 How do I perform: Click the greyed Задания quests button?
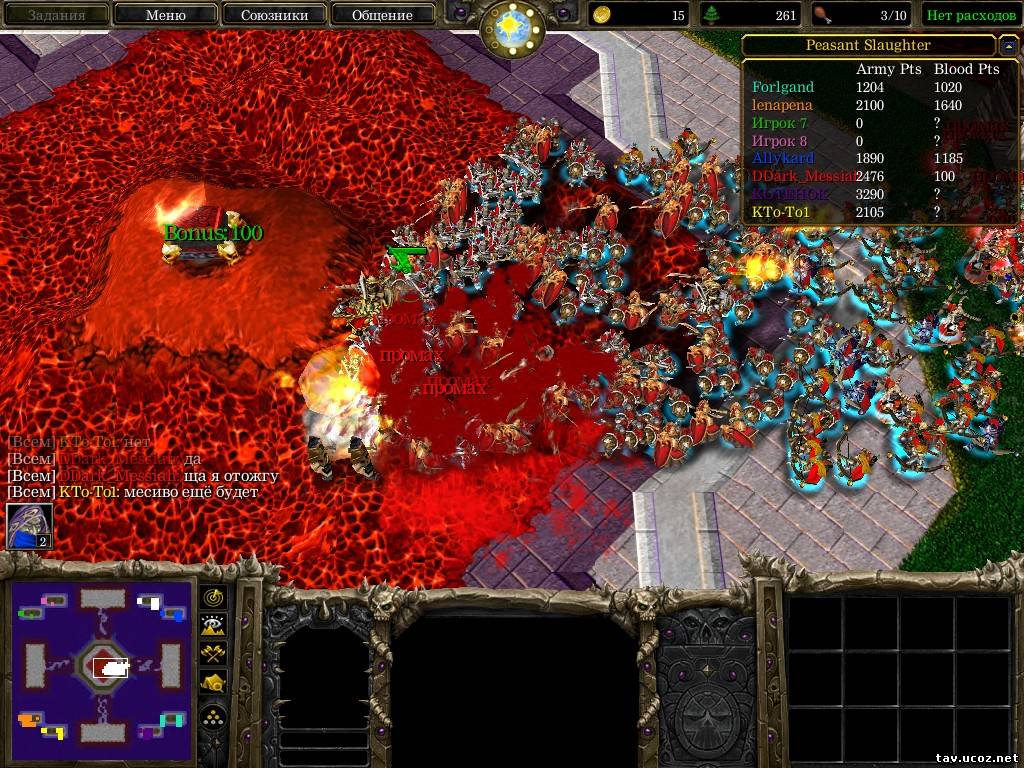(x=55, y=15)
